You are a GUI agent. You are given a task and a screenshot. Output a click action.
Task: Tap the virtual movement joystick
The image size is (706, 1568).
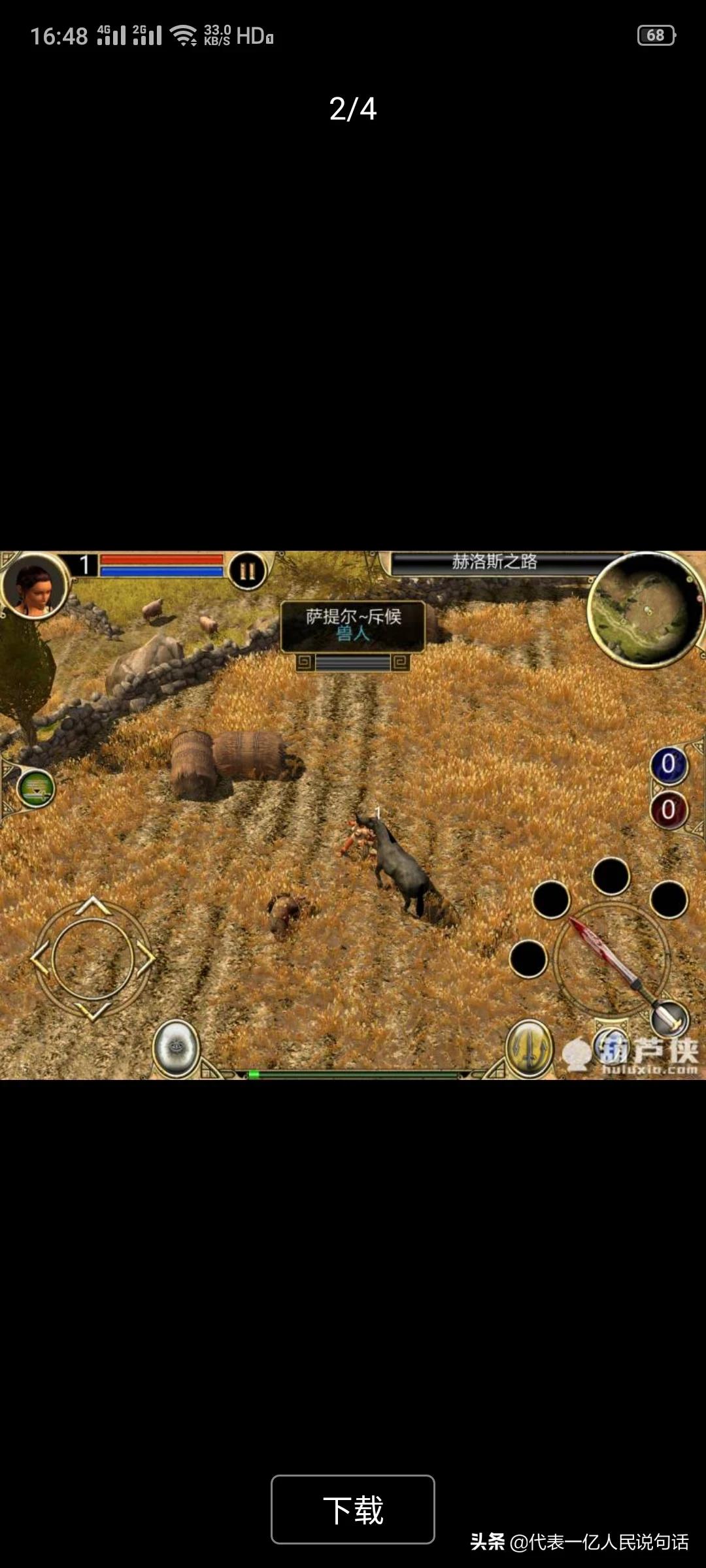[93, 958]
